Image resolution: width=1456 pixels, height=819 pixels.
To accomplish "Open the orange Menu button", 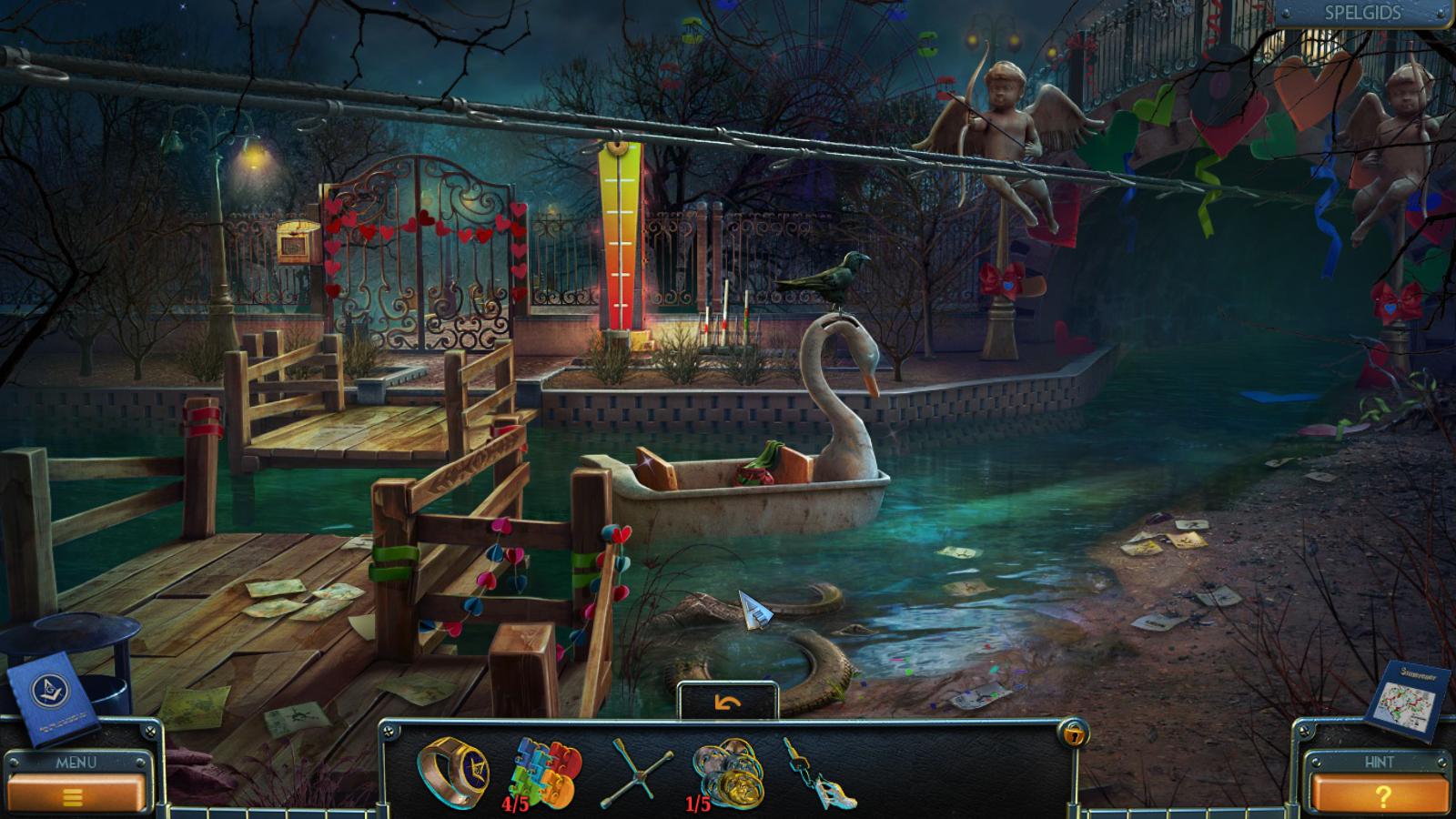I will point(75,794).
